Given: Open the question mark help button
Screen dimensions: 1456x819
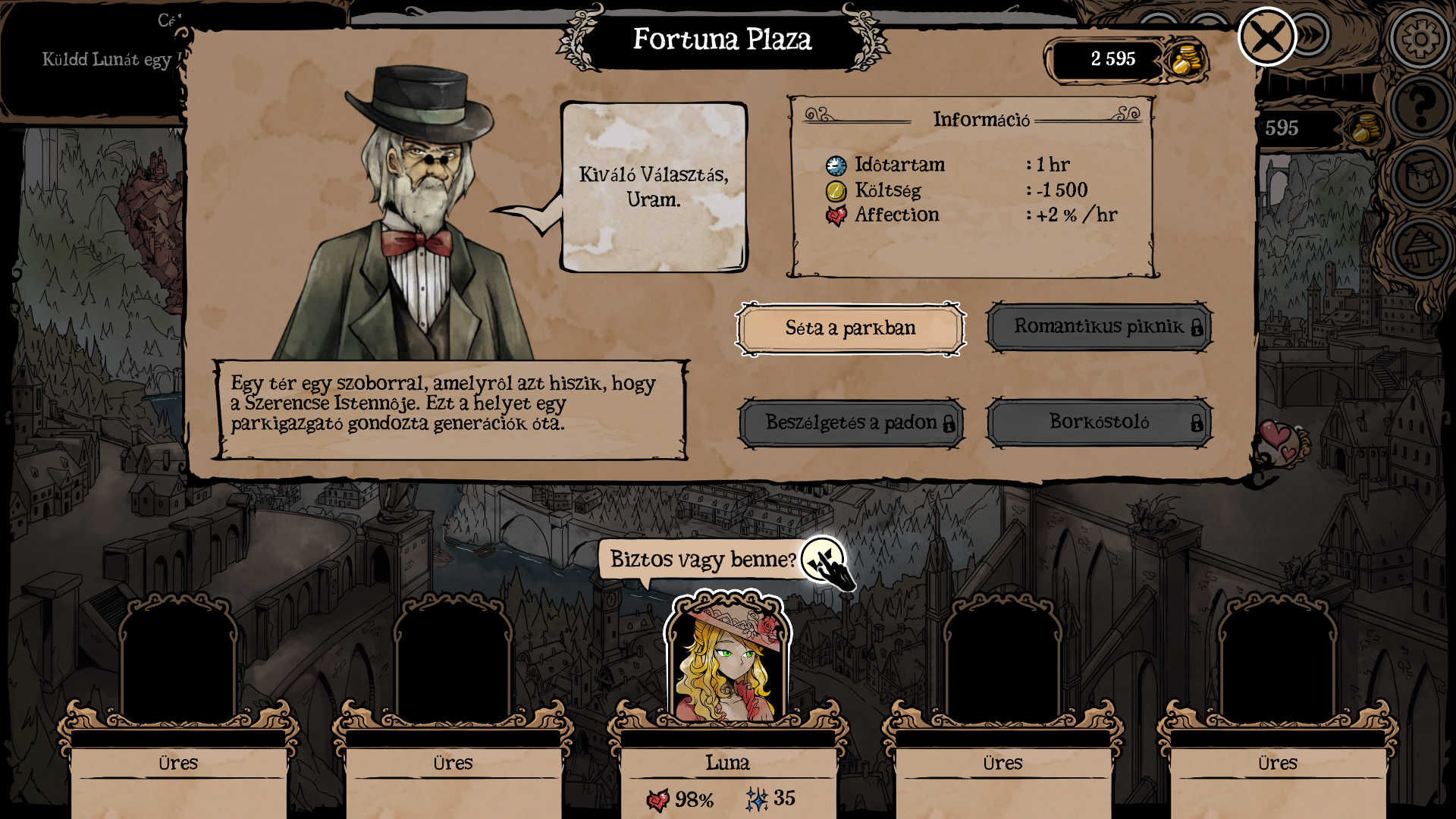Looking at the screenshot, I should 1420,105.
